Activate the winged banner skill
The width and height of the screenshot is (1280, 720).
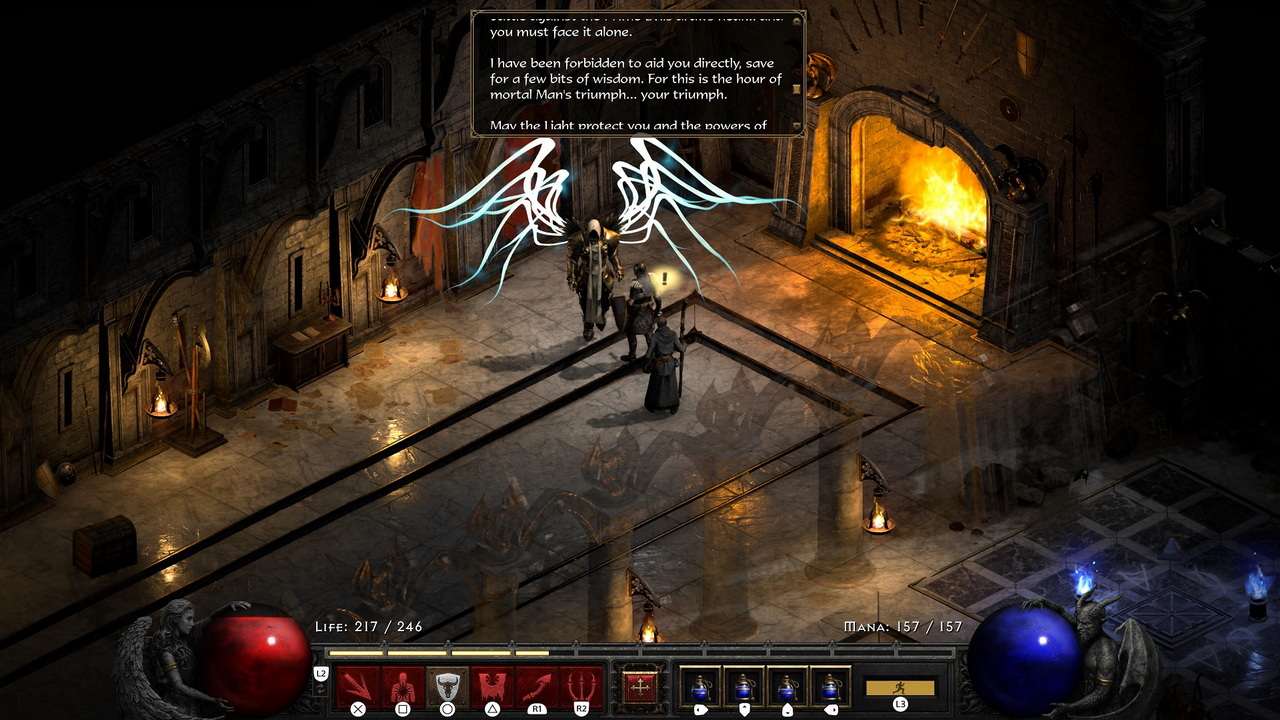[x=492, y=686]
